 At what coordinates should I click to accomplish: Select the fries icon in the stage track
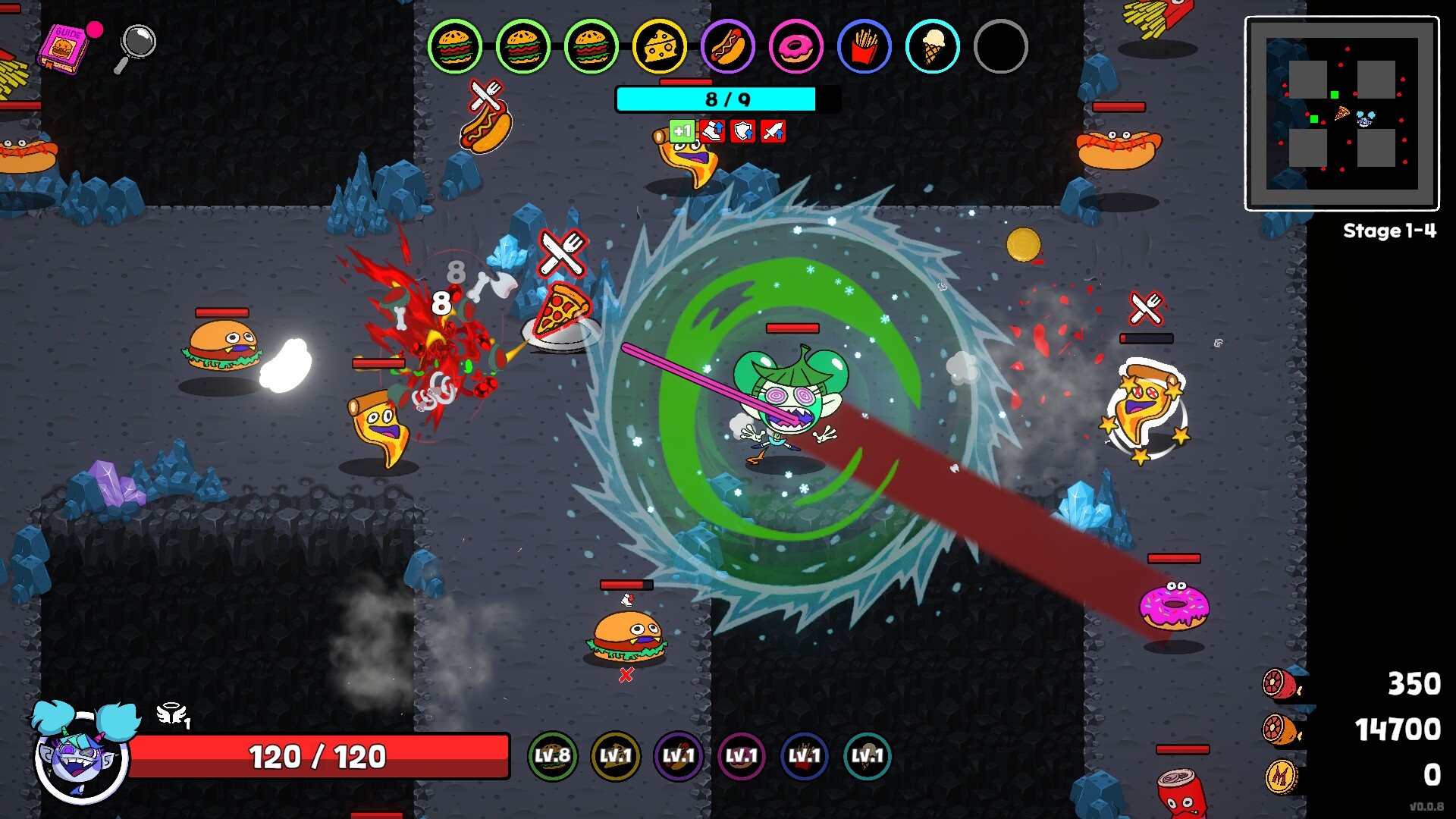pyautogui.click(x=864, y=46)
